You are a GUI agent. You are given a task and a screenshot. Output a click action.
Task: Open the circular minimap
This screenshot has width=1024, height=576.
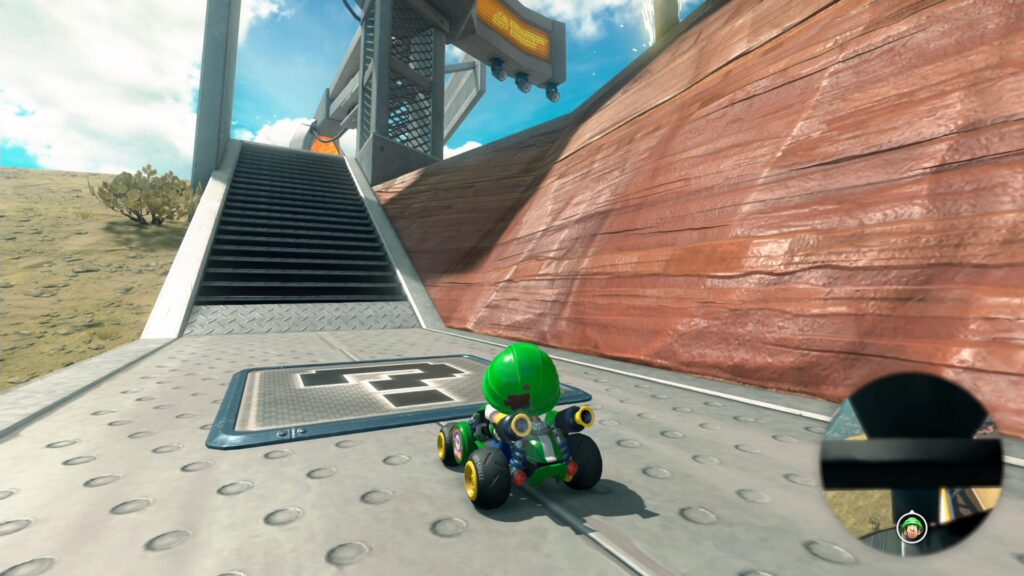(x=911, y=464)
